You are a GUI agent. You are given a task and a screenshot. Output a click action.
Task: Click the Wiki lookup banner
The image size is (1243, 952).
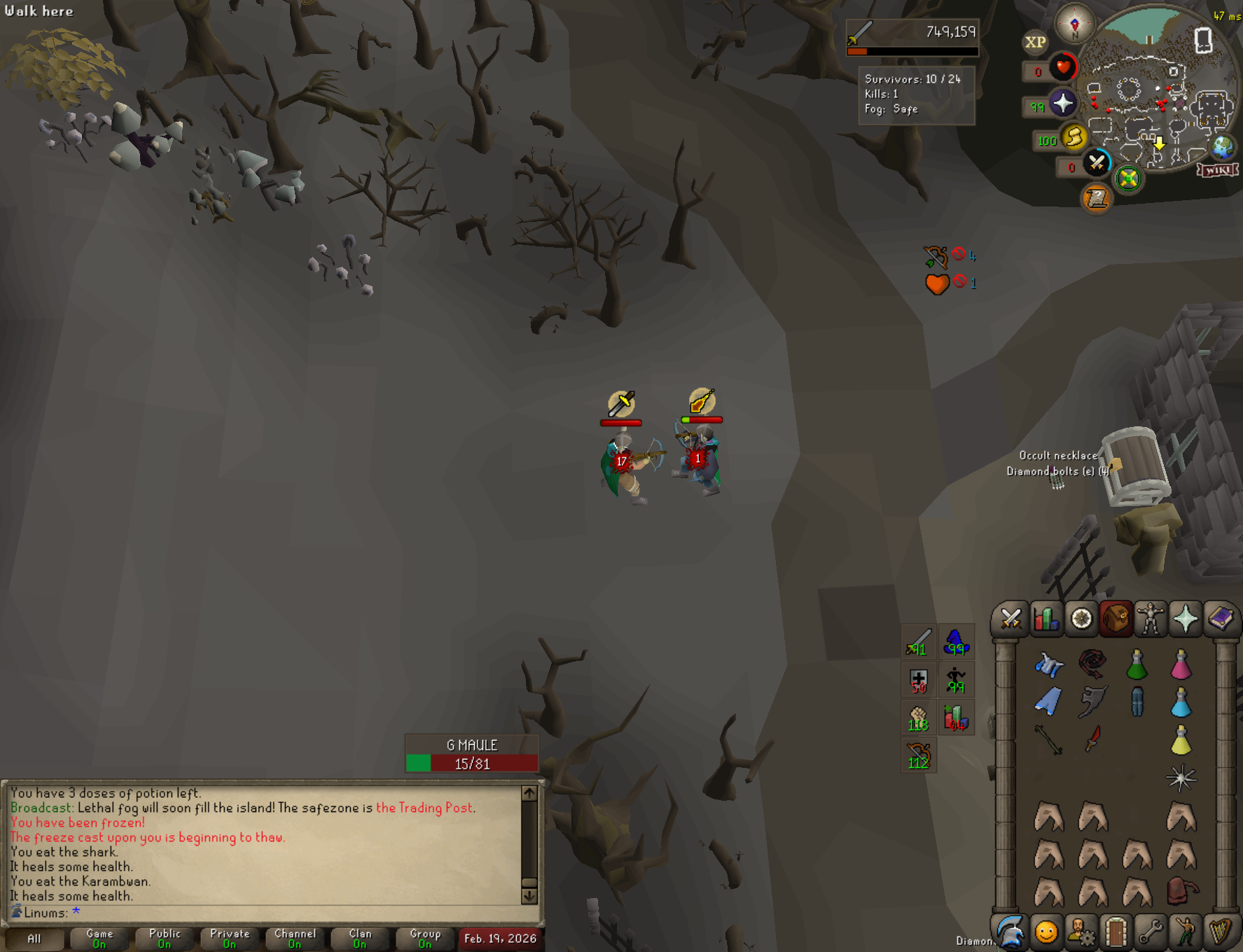1218,170
